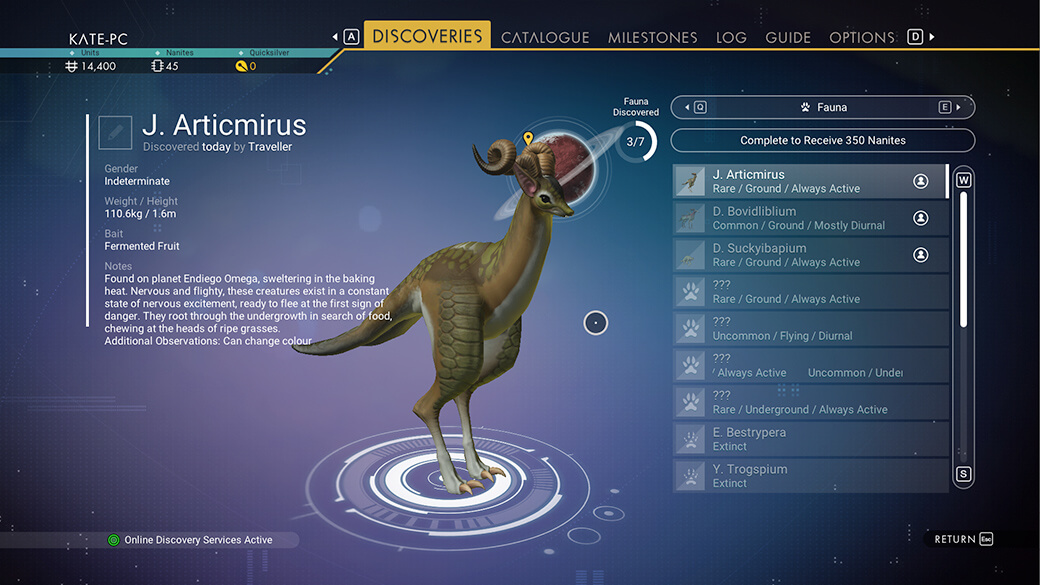This screenshot has height=585, width=1040.
Task: Switch to the Guide tab
Action: (x=788, y=37)
